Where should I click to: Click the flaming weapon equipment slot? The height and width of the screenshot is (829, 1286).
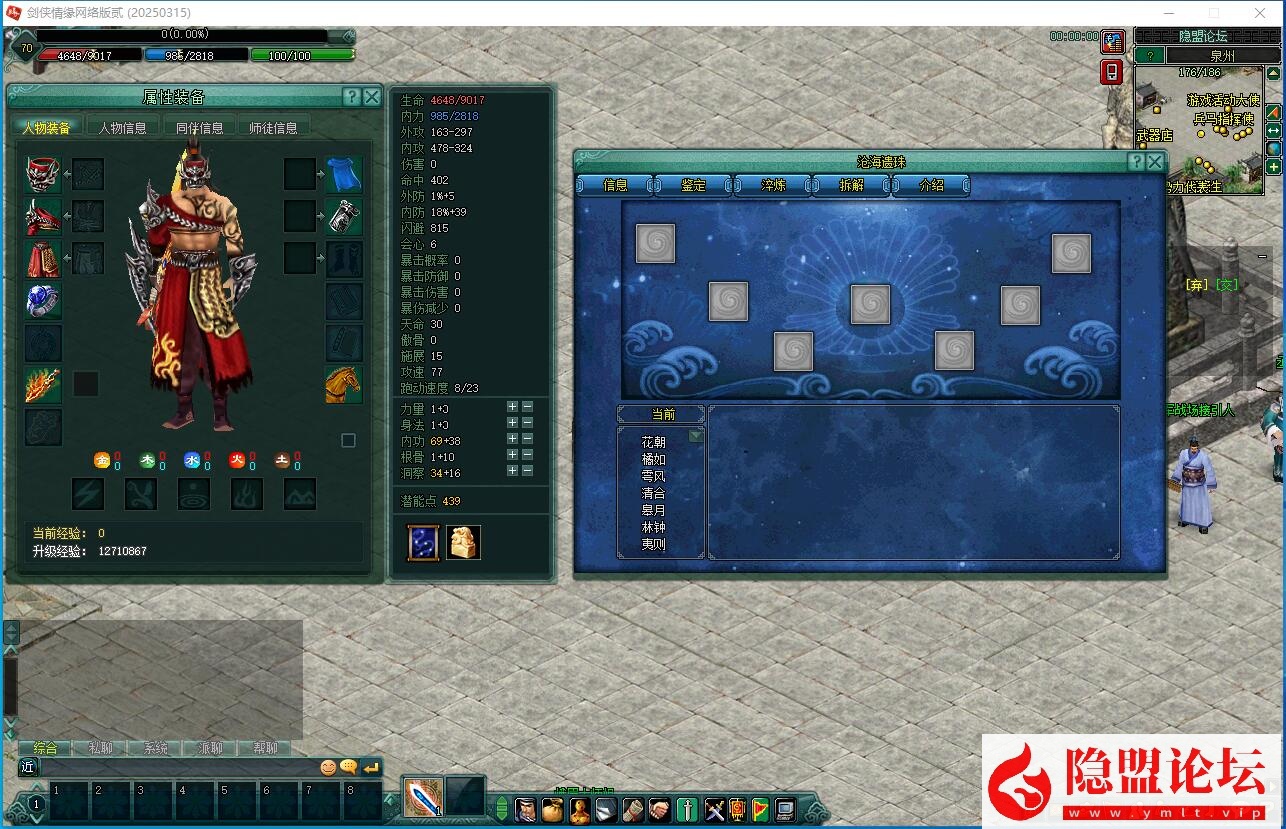43,385
